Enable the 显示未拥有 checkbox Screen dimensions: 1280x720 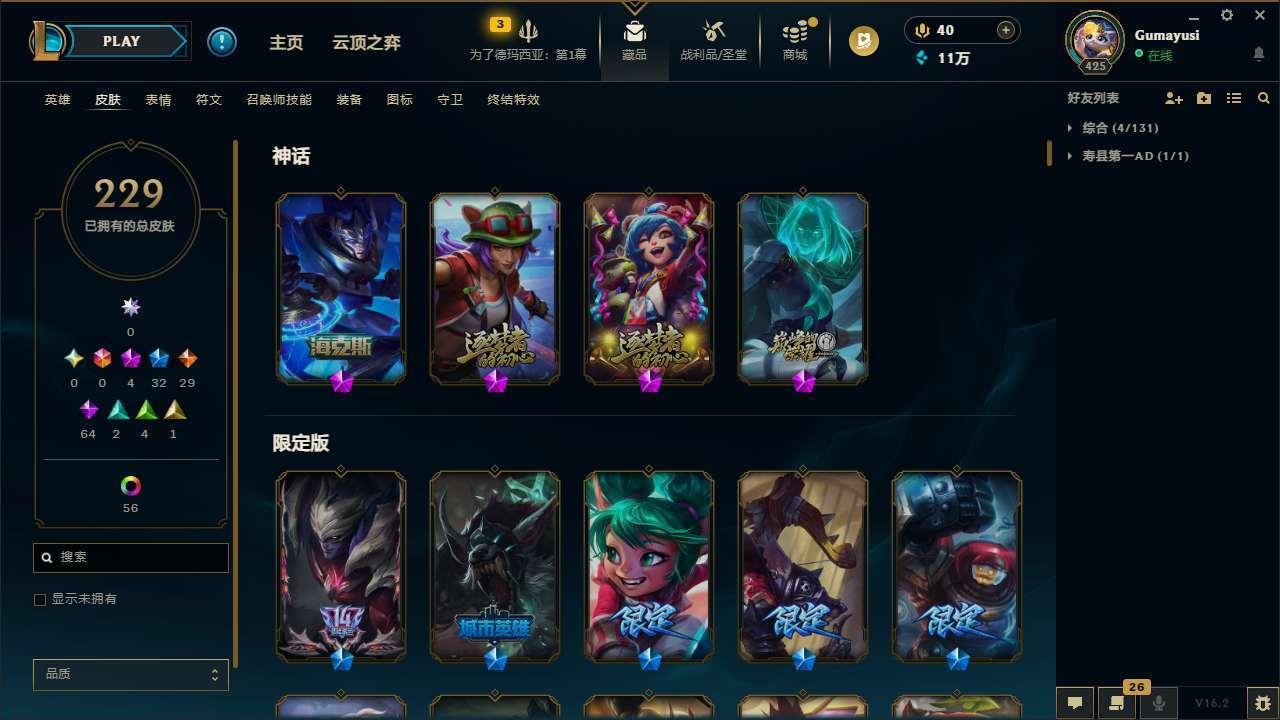click(x=40, y=599)
